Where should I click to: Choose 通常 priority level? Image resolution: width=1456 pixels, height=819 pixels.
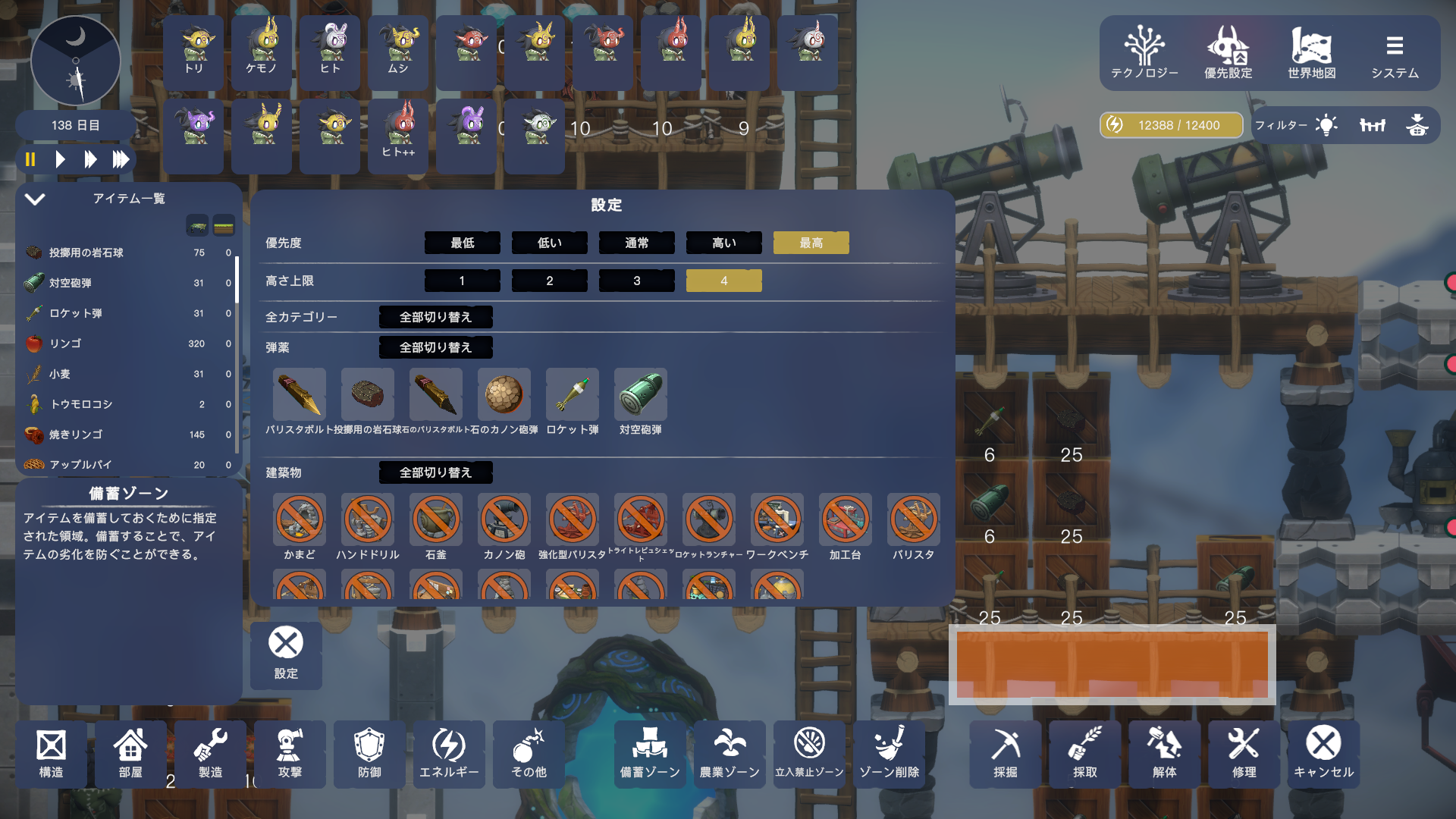pyautogui.click(x=636, y=243)
